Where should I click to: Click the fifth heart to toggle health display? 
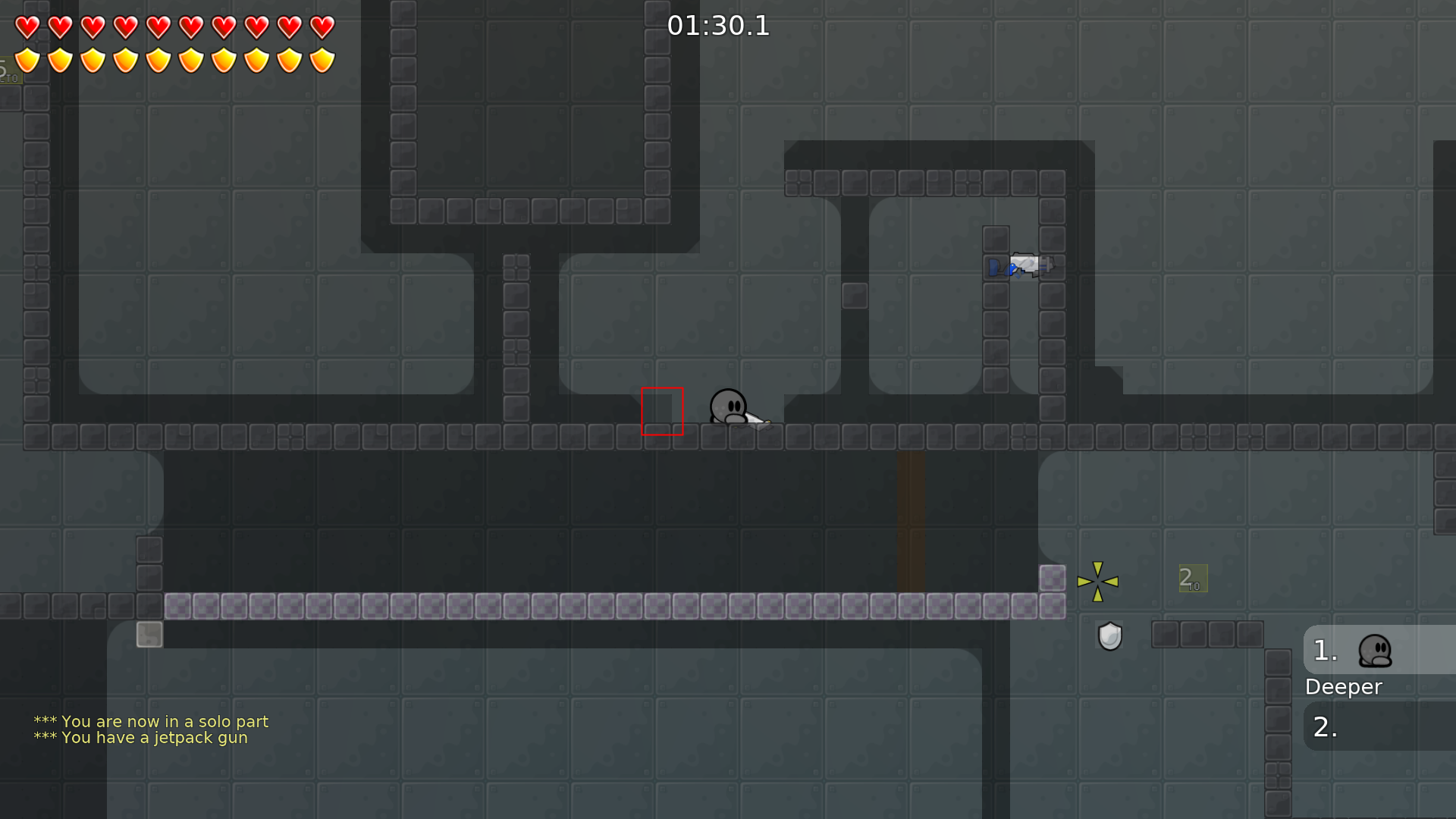(158, 27)
